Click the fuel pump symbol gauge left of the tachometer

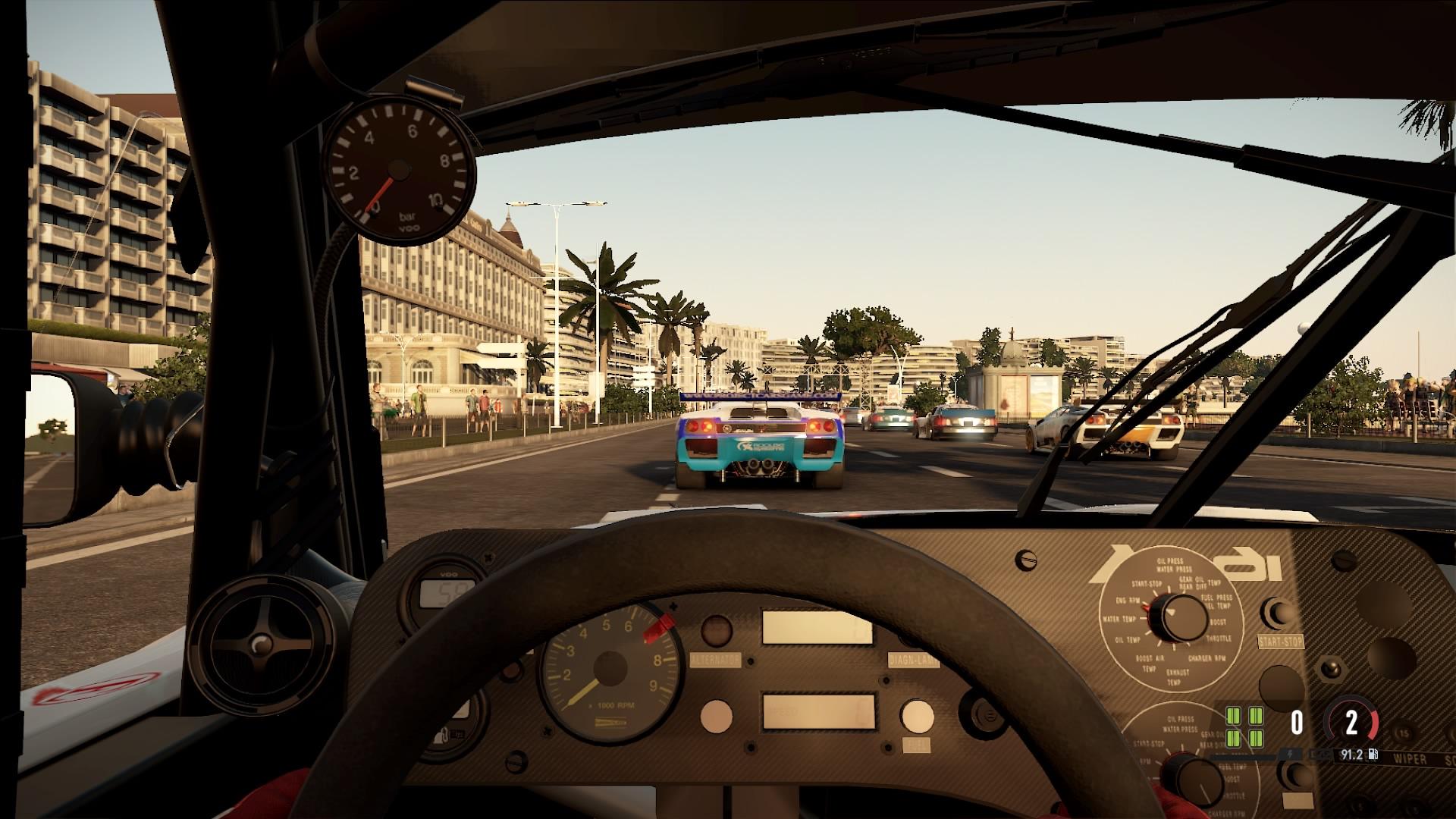click(x=445, y=733)
